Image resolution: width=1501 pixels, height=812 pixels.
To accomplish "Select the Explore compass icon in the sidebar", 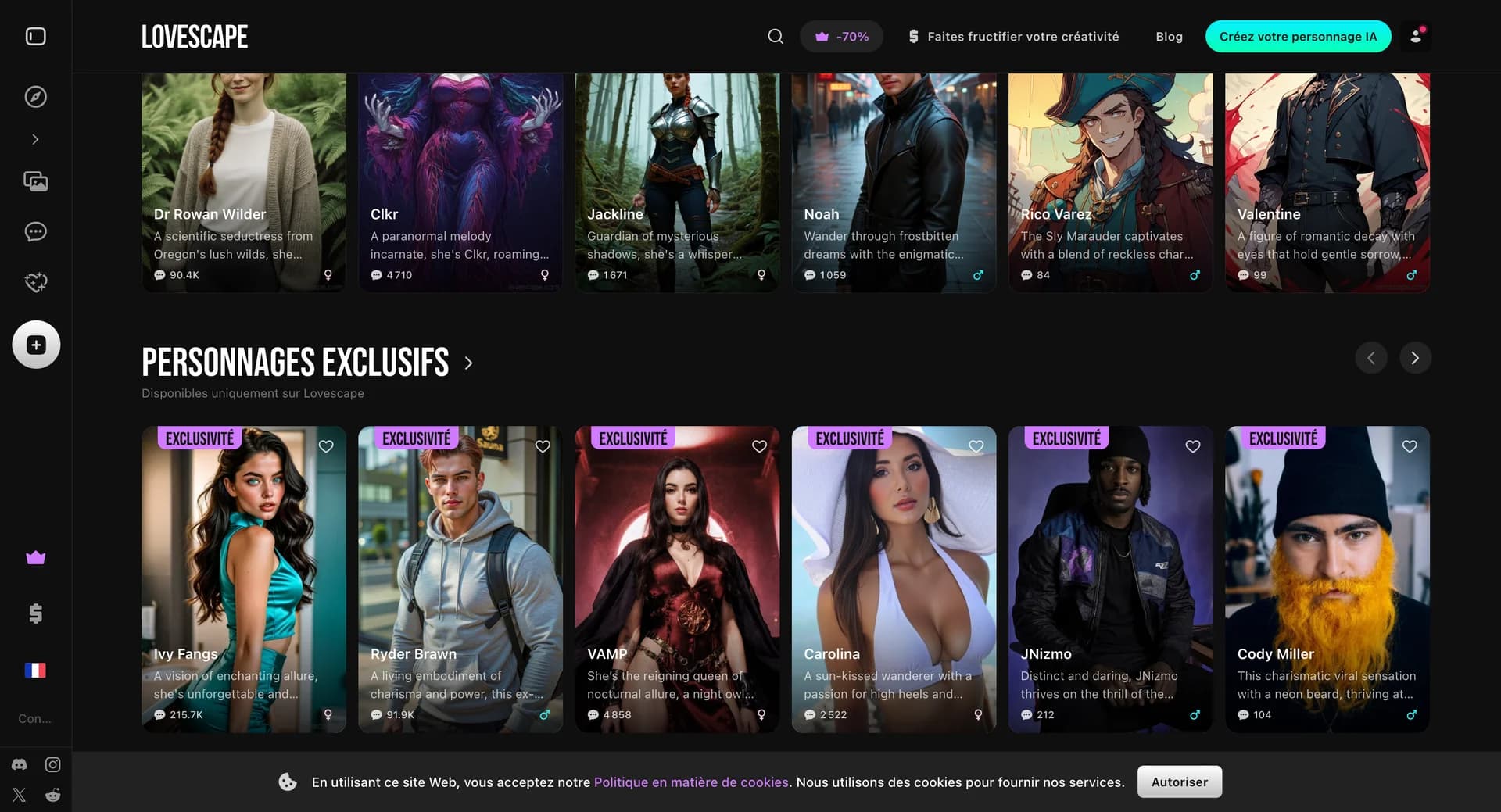I will point(35,96).
